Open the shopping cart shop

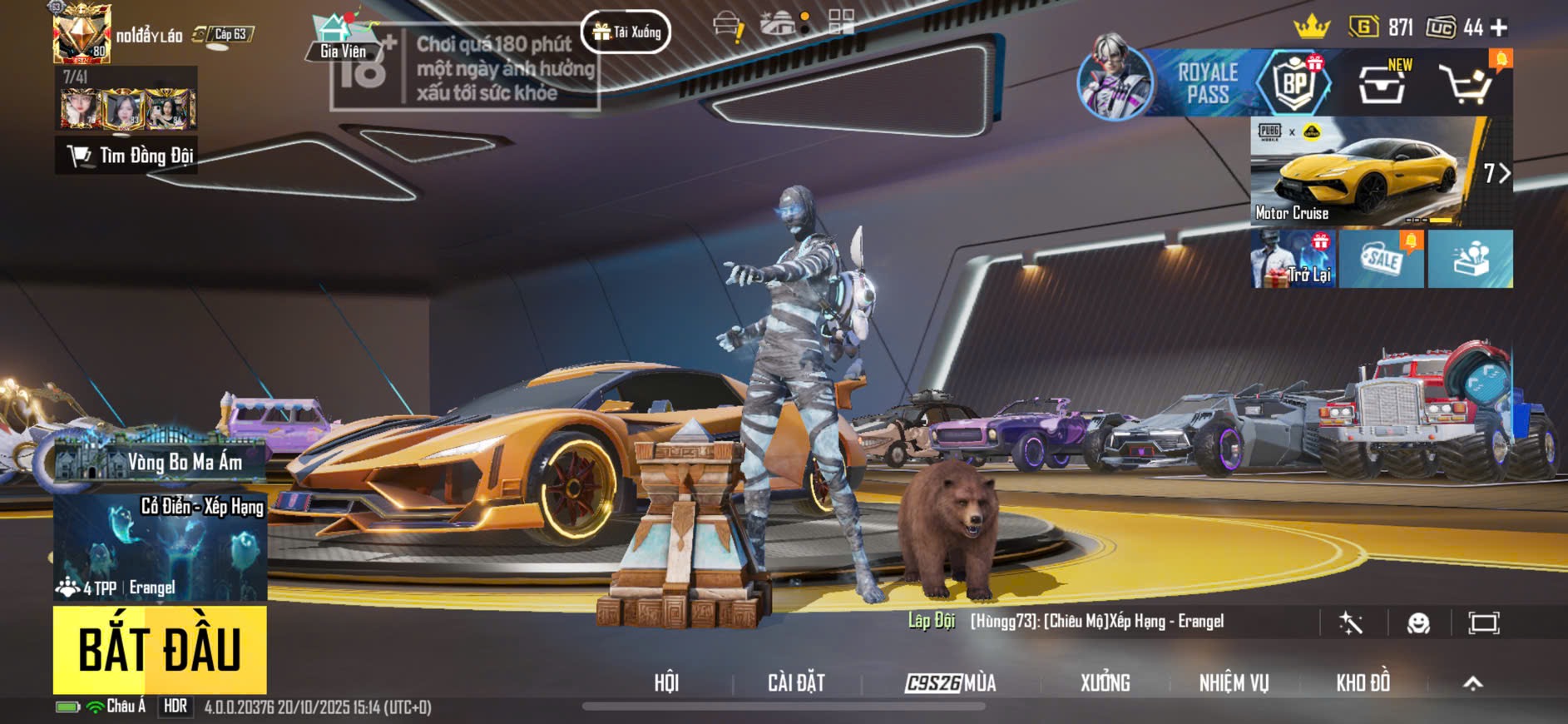1467,83
